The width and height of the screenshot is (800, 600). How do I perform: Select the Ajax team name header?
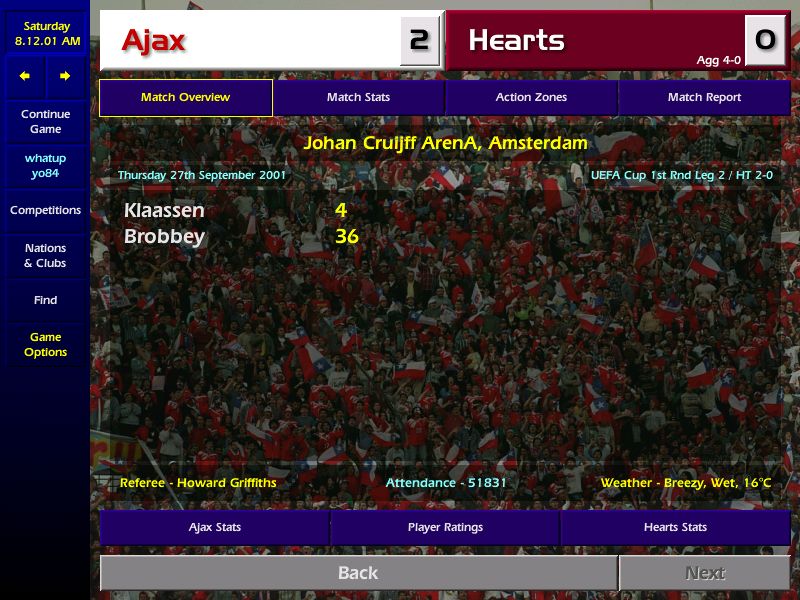click(x=154, y=41)
